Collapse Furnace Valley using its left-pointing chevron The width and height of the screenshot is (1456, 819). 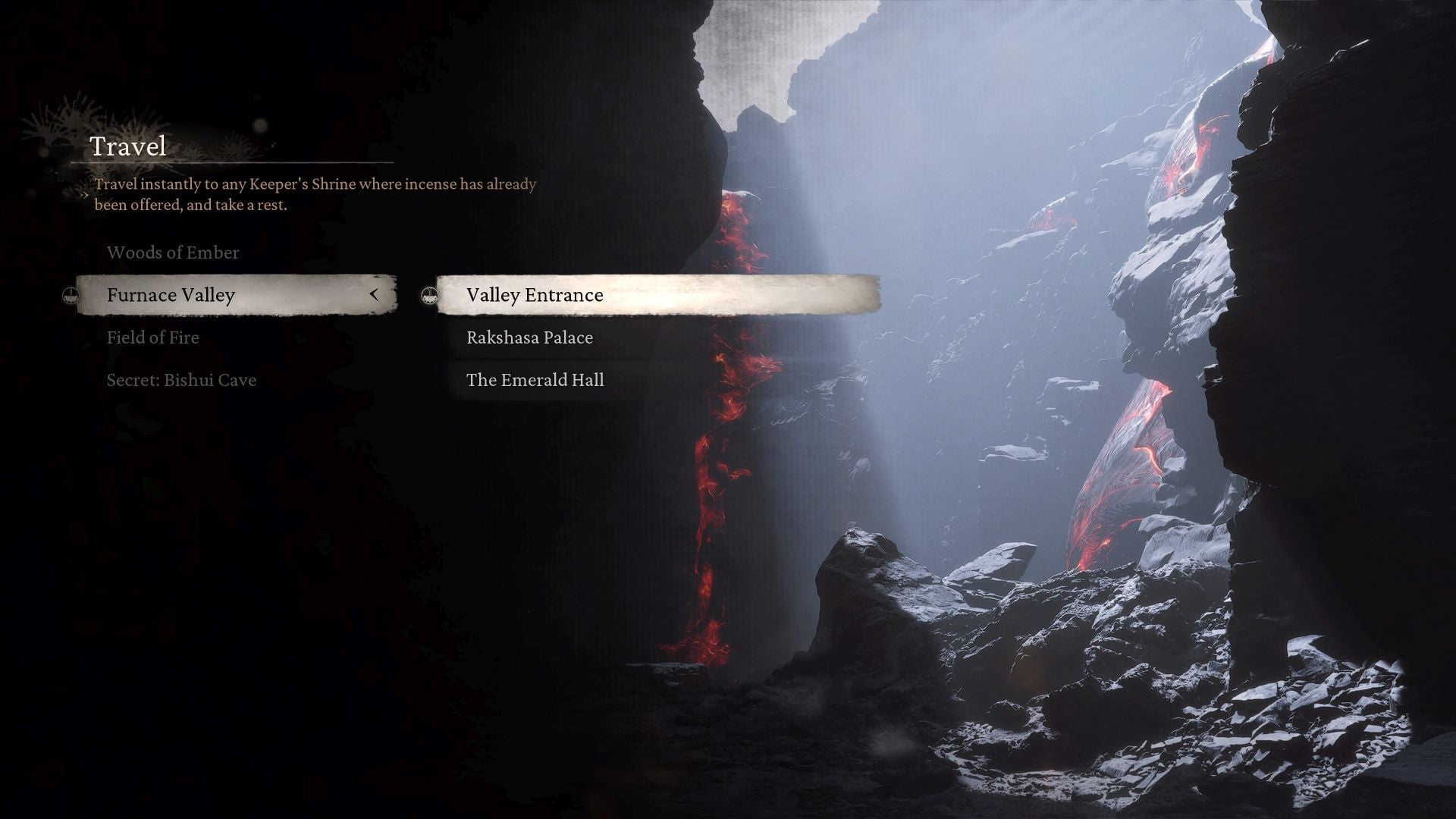coord(375,295)
